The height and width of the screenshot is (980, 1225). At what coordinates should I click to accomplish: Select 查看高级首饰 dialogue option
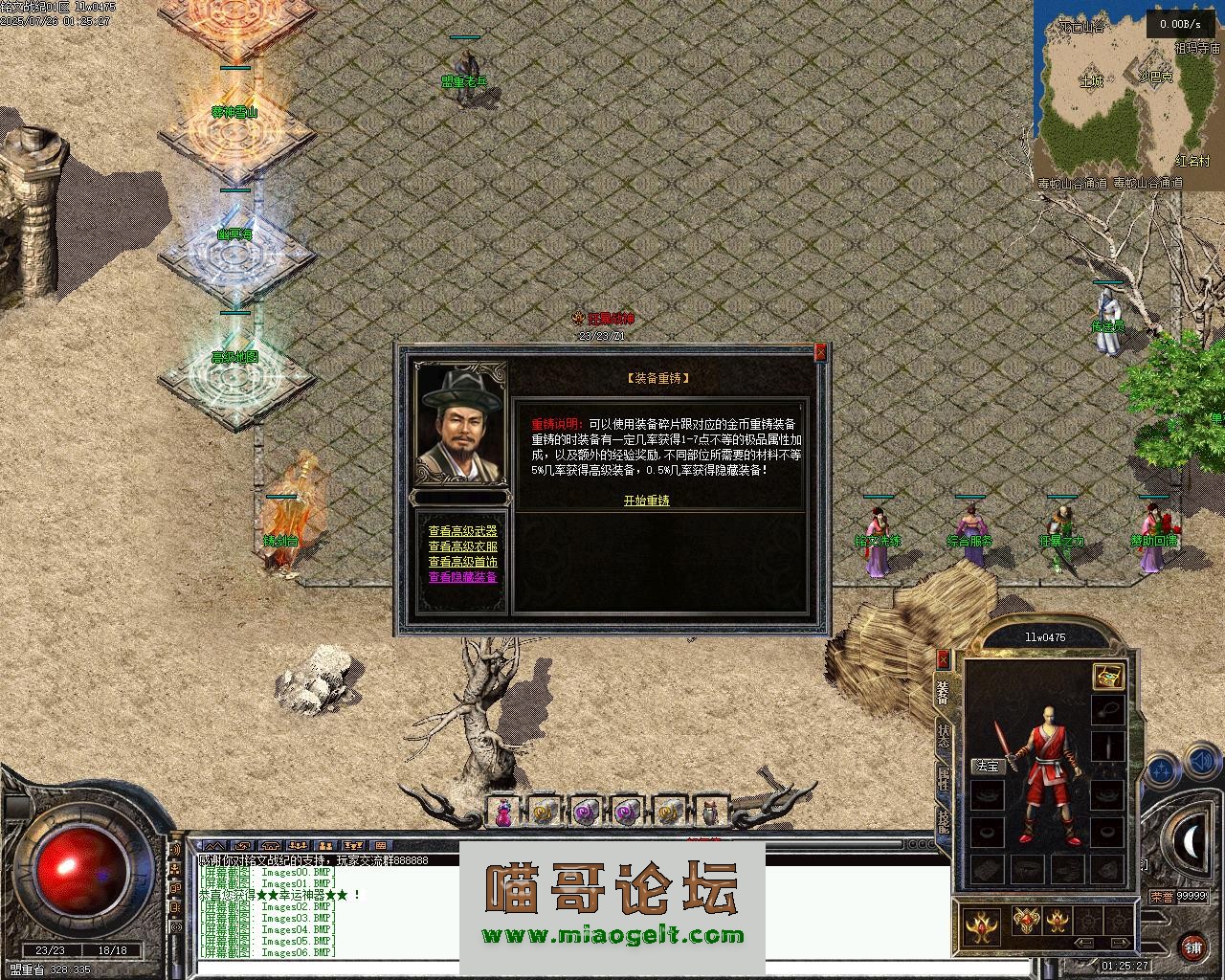[462, 562]
